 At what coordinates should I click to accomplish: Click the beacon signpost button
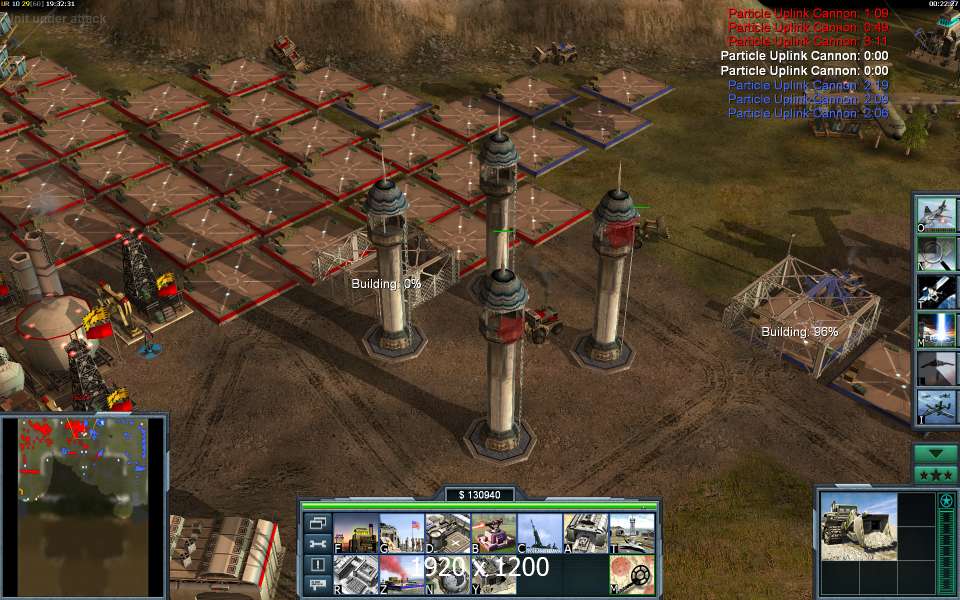pyautogui.click(x=318, y=585)
